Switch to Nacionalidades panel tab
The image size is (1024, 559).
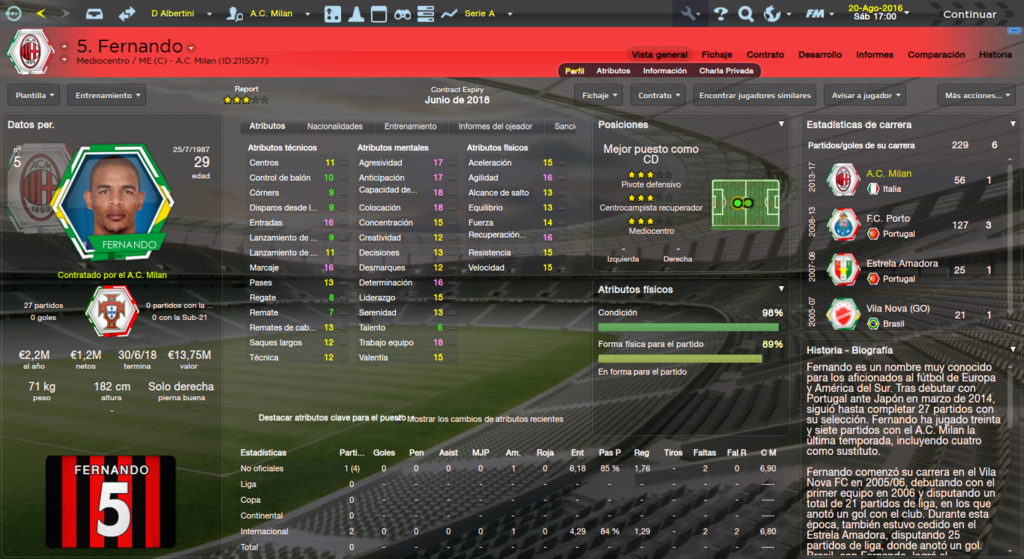(334, 127)
